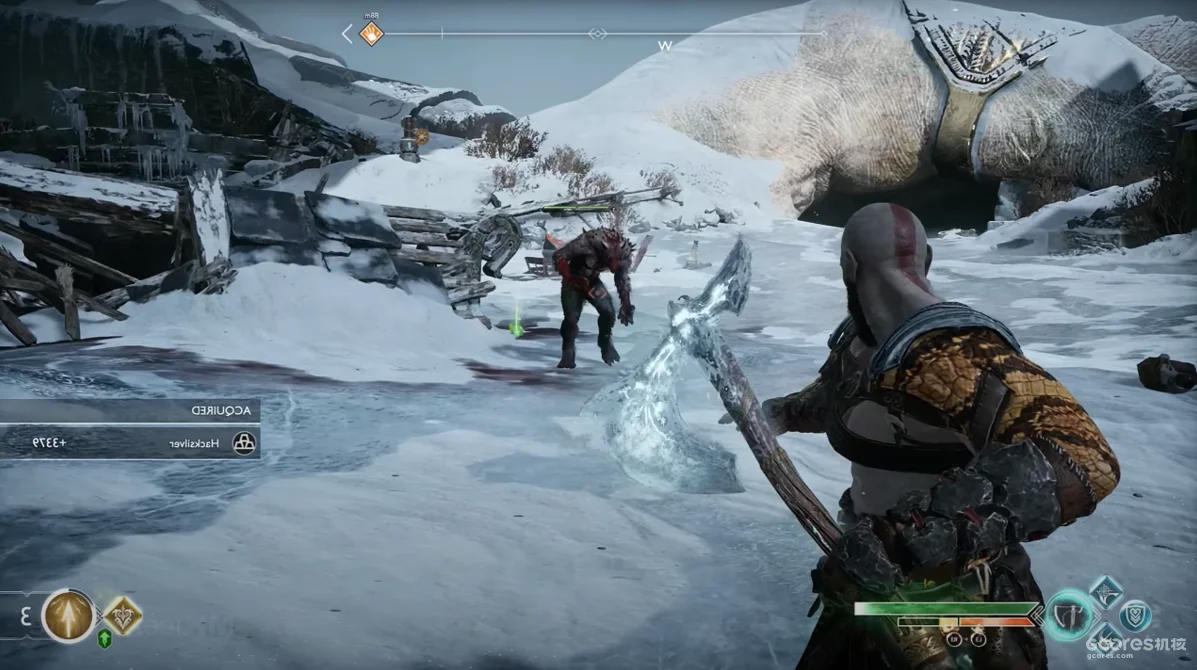Image resolution: width=1197 pixels, height=670 pixels.
Task: Click the gold diamond runic summon icon
Action: pyautogui.click(x=122, y=615)
